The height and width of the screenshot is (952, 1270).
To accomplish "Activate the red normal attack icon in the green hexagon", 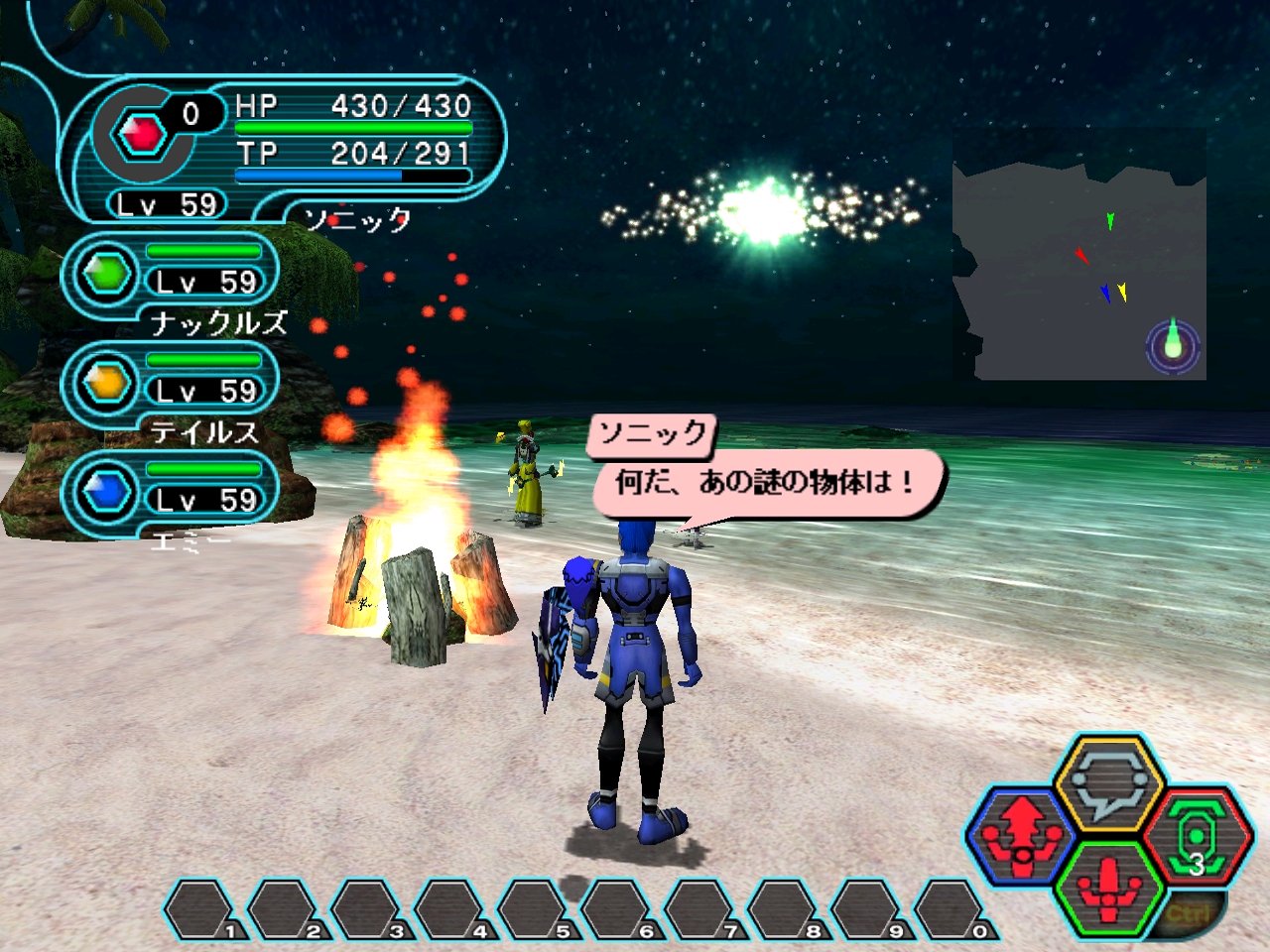I will pyautogui.click(x=1108, y=886).
